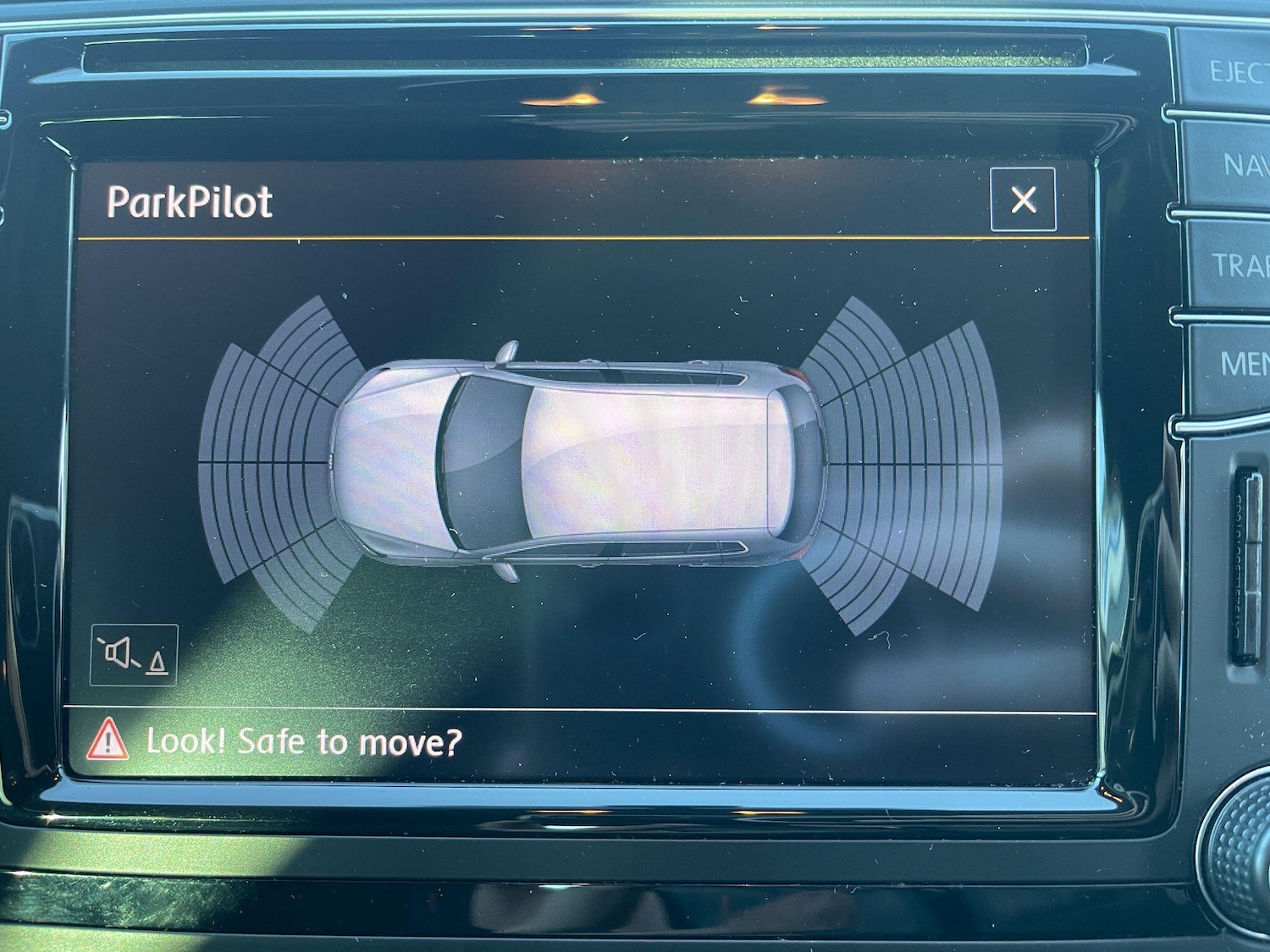Toggle the ParkPilot warning sound mute
1270x952 pixels.
(134, 654)
